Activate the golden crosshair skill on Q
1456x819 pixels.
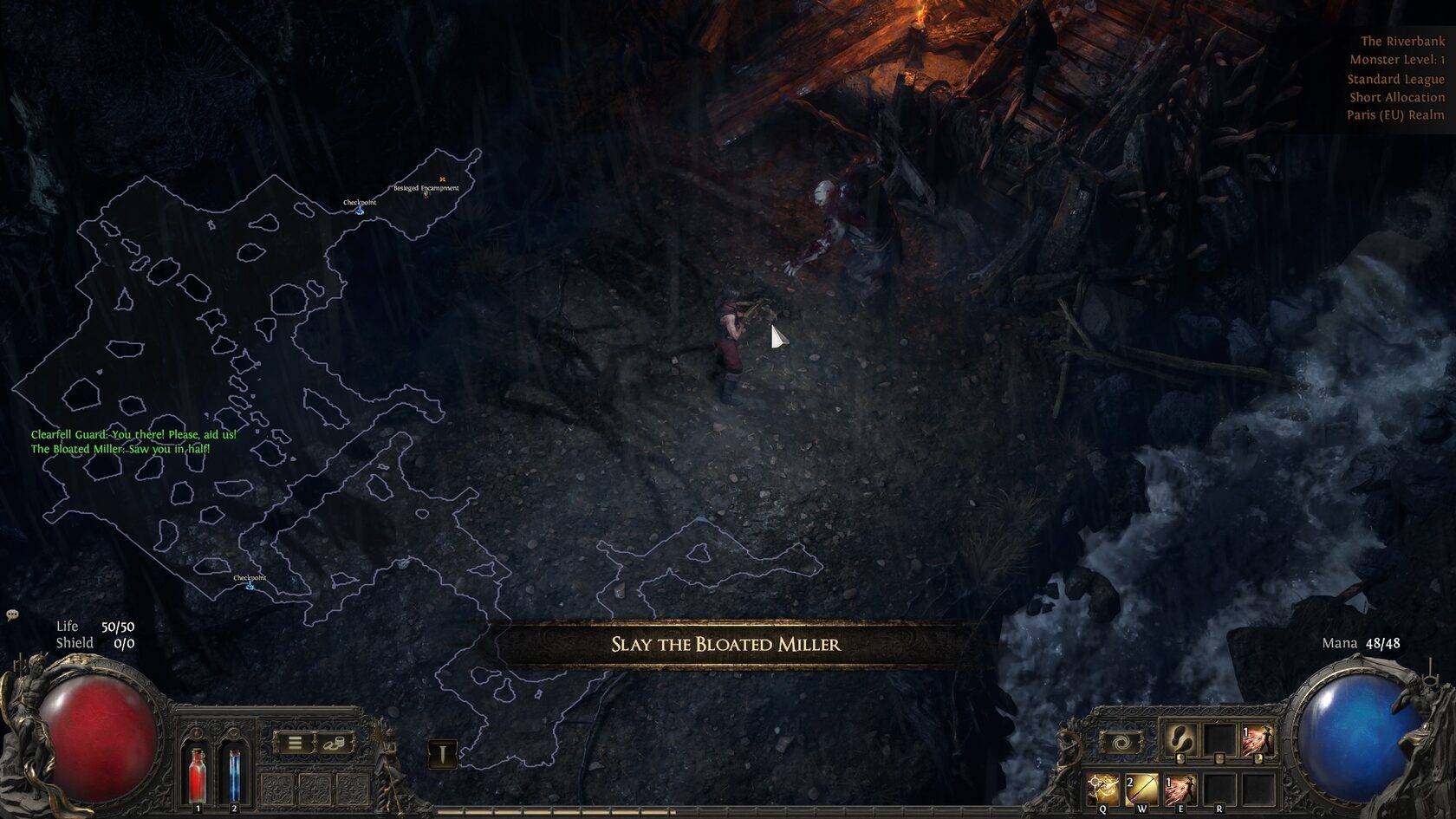1103,789
